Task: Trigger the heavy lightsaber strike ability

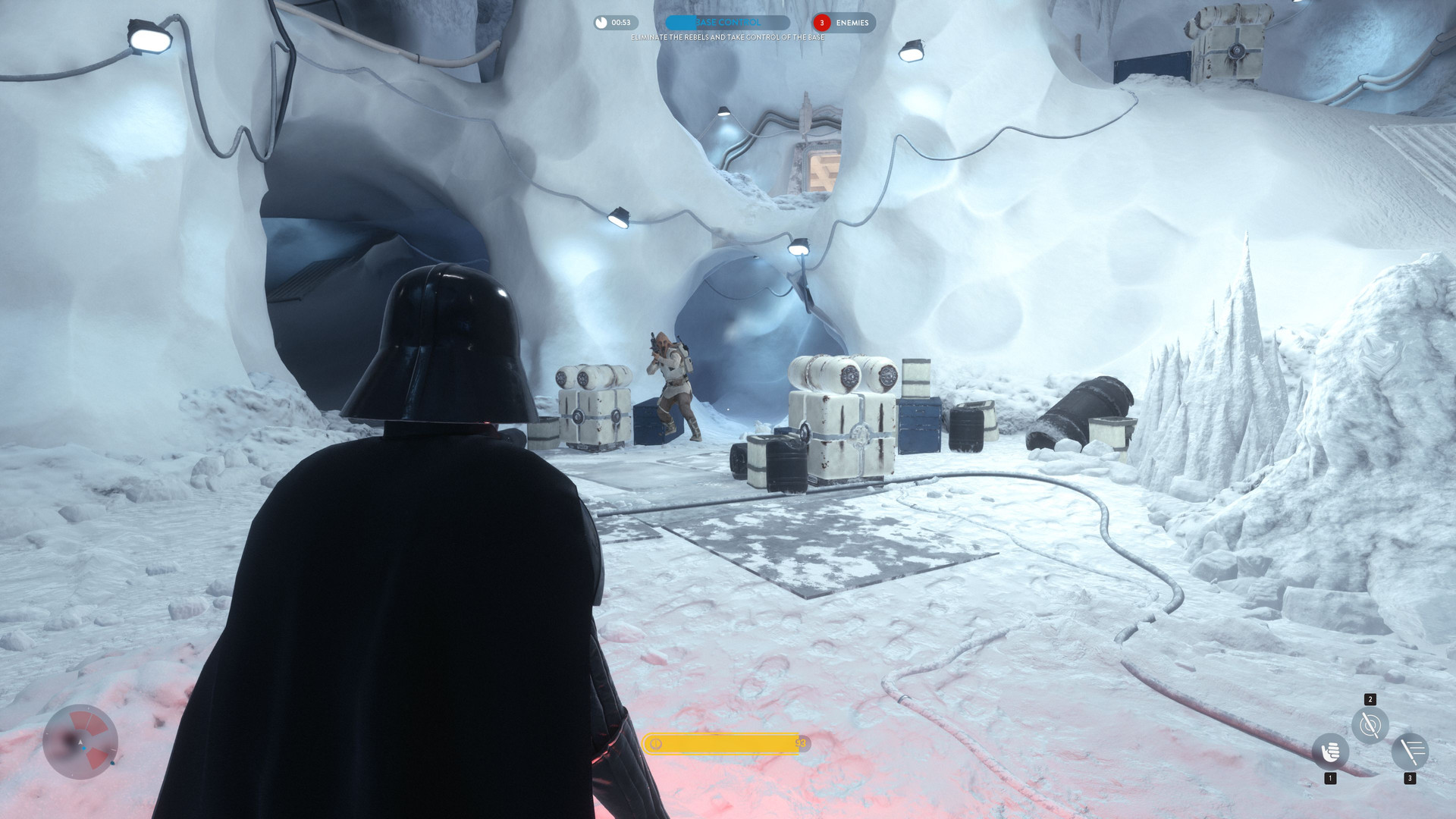Action: [x=1410, y=752]
